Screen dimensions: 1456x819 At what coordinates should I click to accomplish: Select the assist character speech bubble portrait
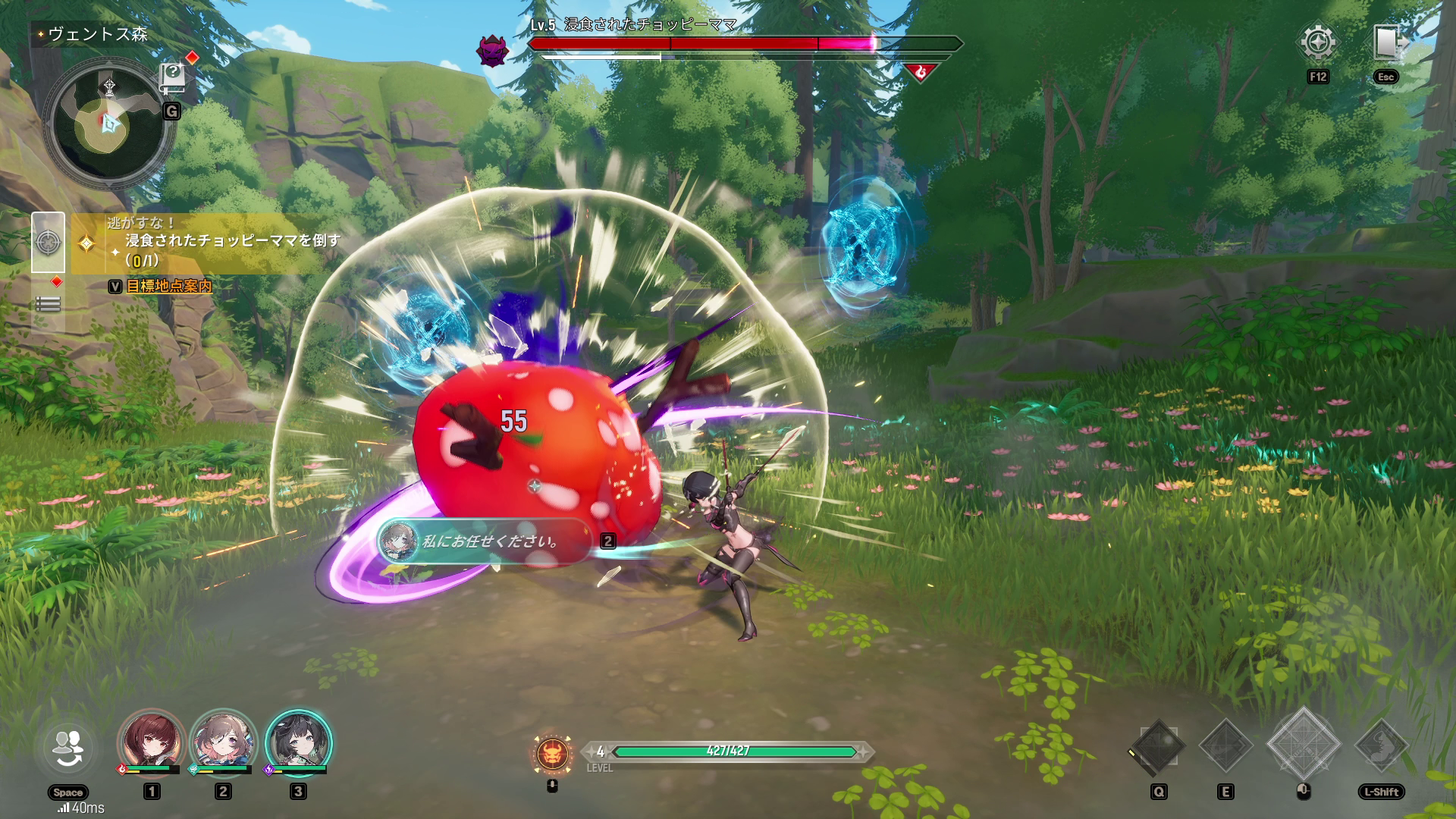coord(398,541)
